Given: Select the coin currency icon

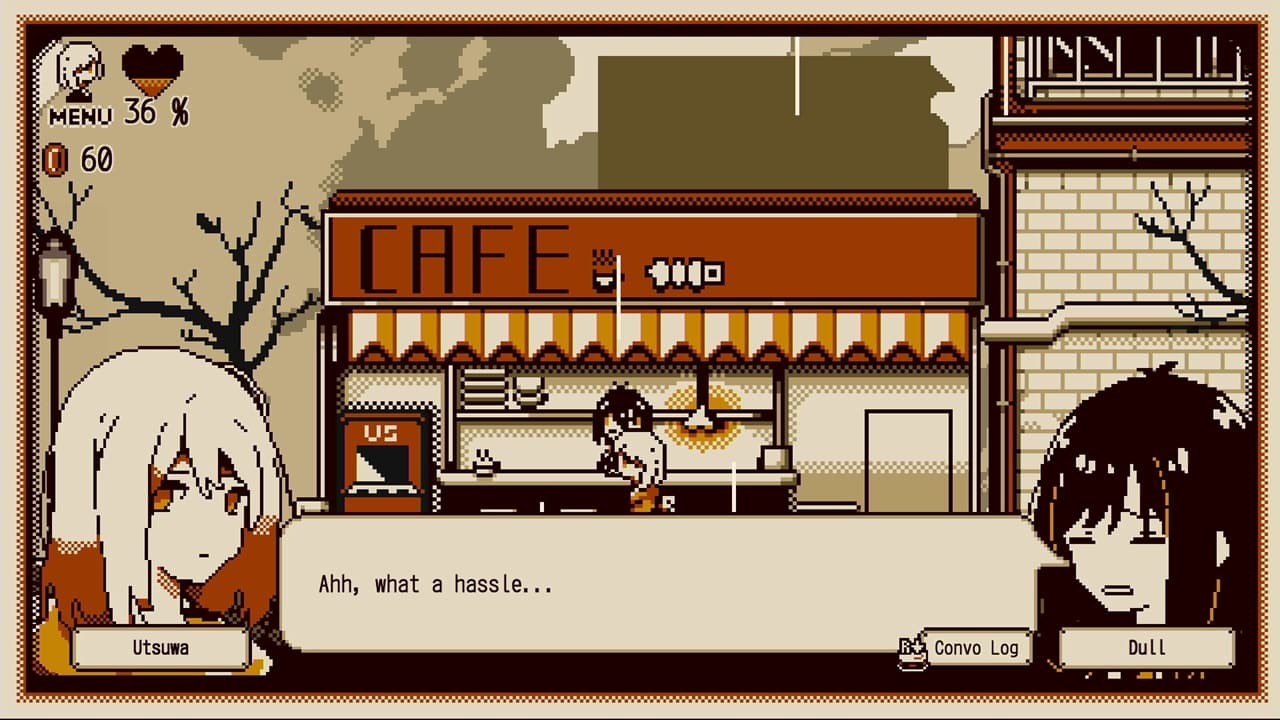Looking at the screenshot, I should click(57, 158).
